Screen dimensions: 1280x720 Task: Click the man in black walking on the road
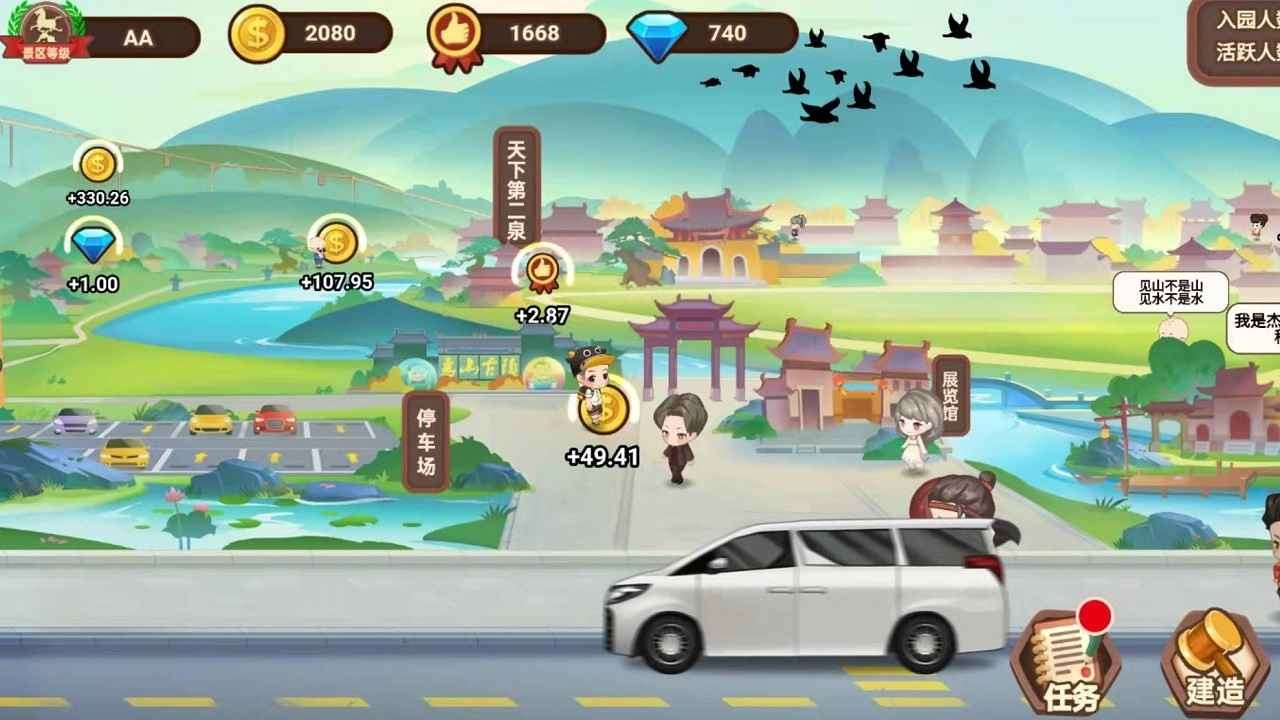coord(680,440)
